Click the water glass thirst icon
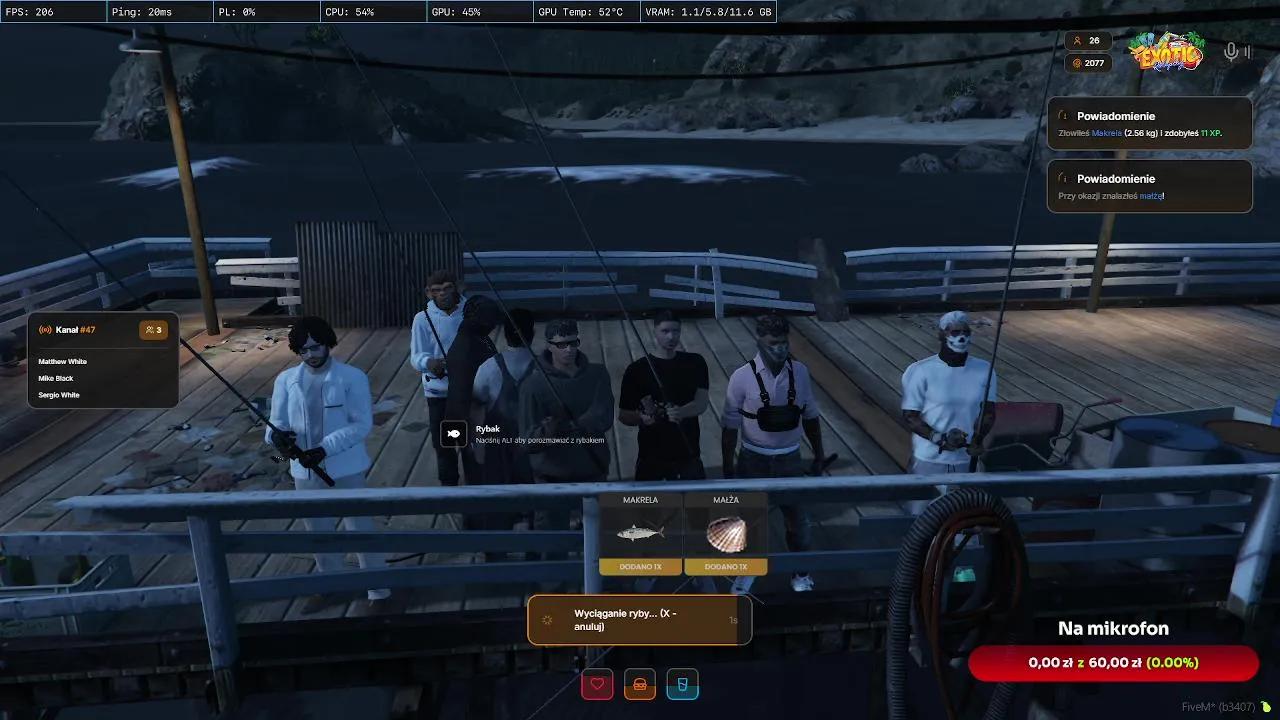The image size is (1280, 720). click(683, 685)
